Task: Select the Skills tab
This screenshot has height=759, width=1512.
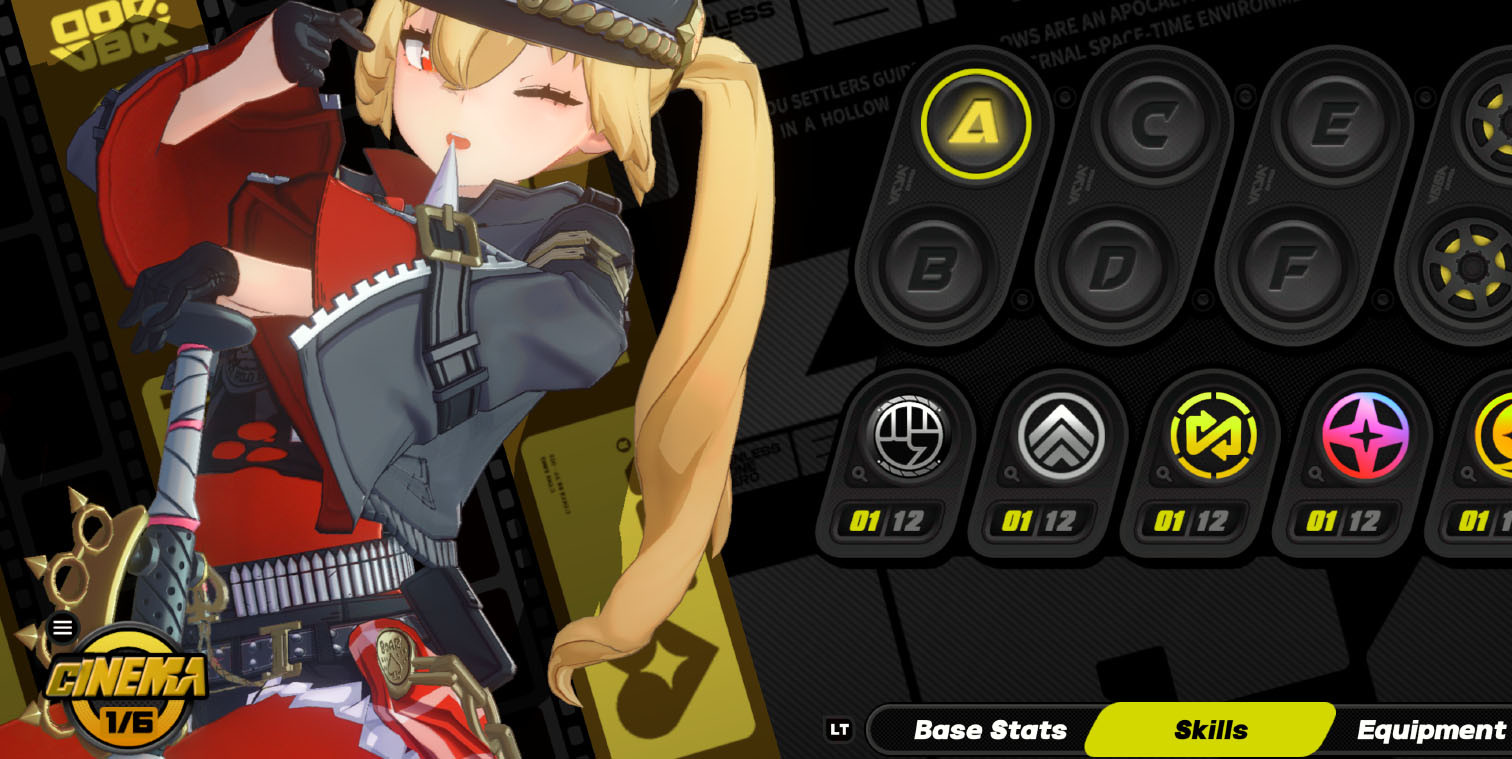Action: 1212,730
